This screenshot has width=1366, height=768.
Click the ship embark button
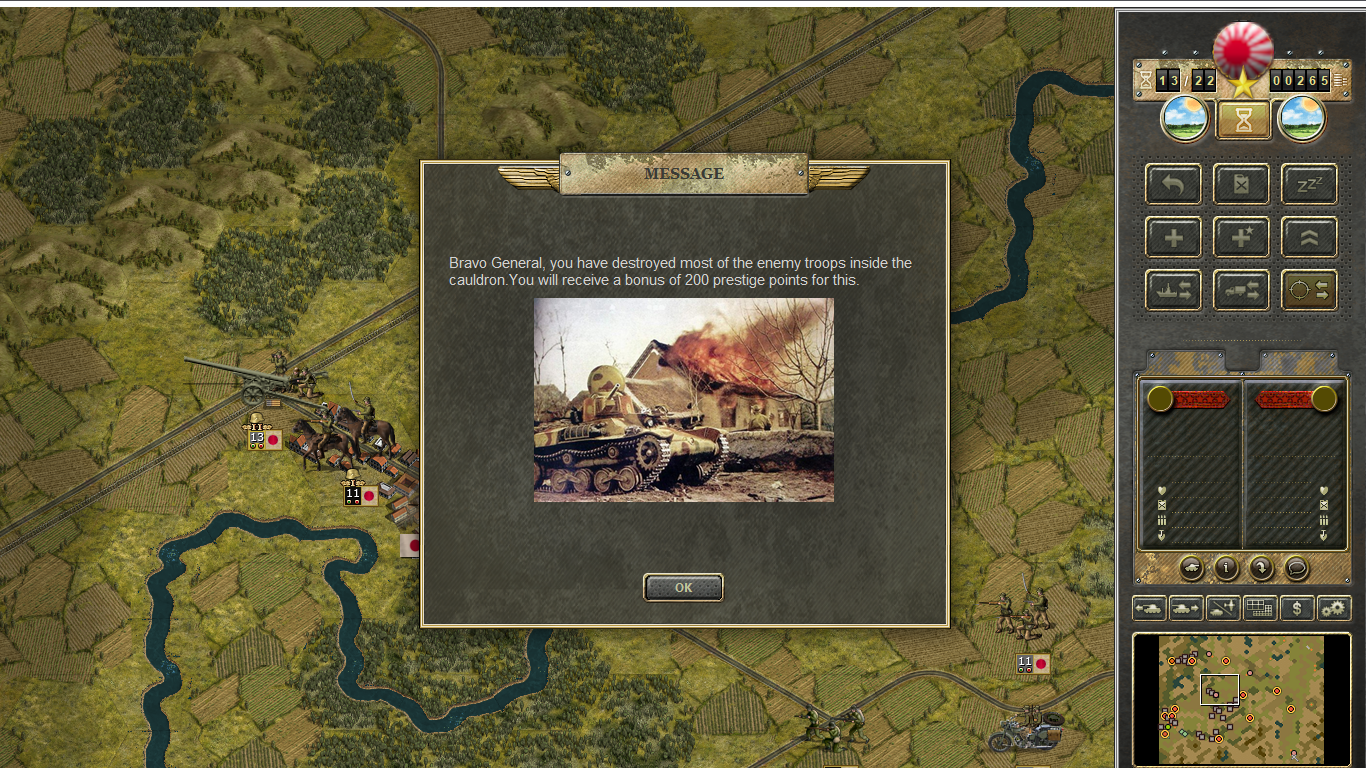pyautogui.click(x=1174, y=290)
